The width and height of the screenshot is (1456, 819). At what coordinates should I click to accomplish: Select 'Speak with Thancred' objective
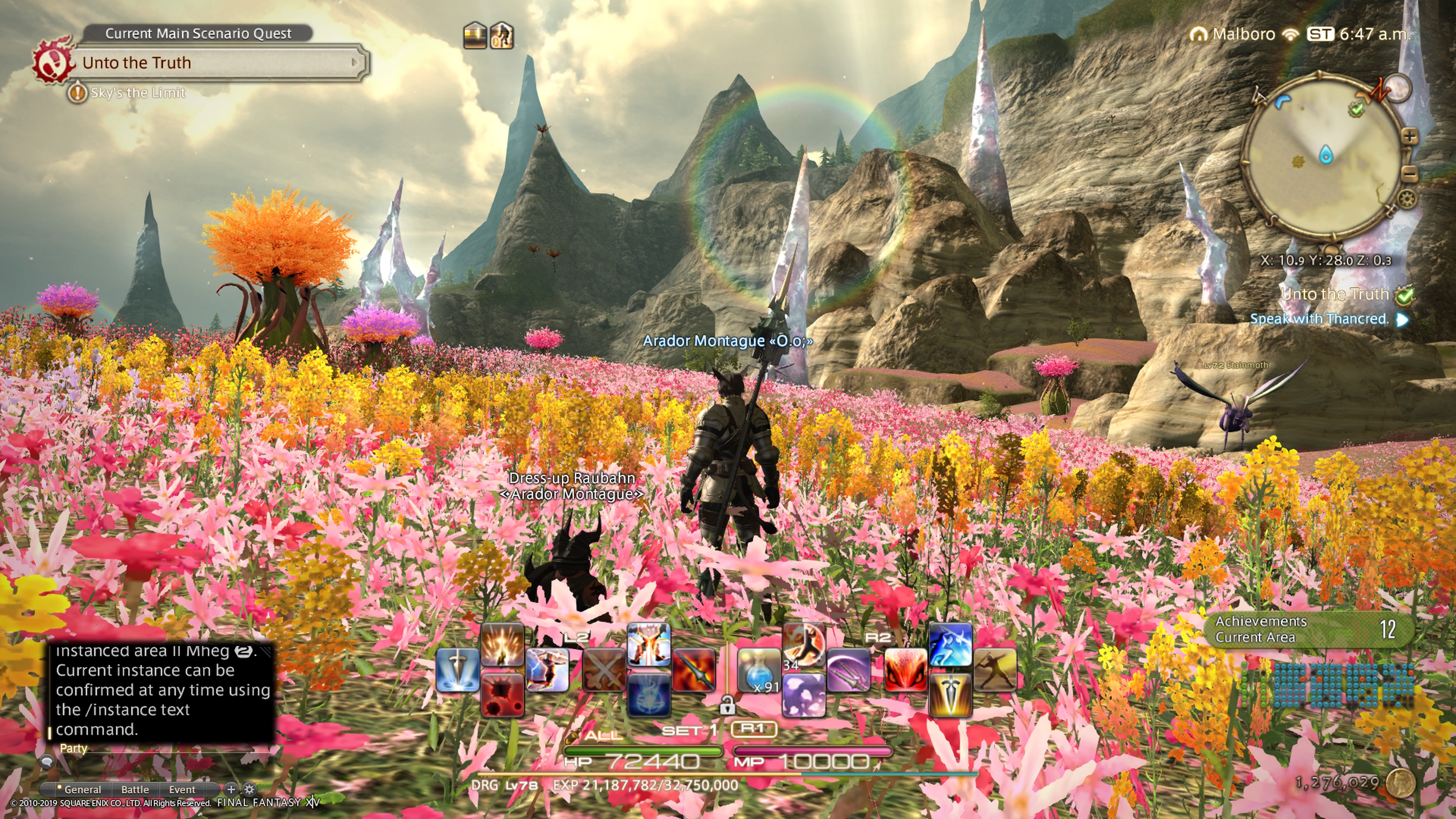click(x=1319, y=319)
